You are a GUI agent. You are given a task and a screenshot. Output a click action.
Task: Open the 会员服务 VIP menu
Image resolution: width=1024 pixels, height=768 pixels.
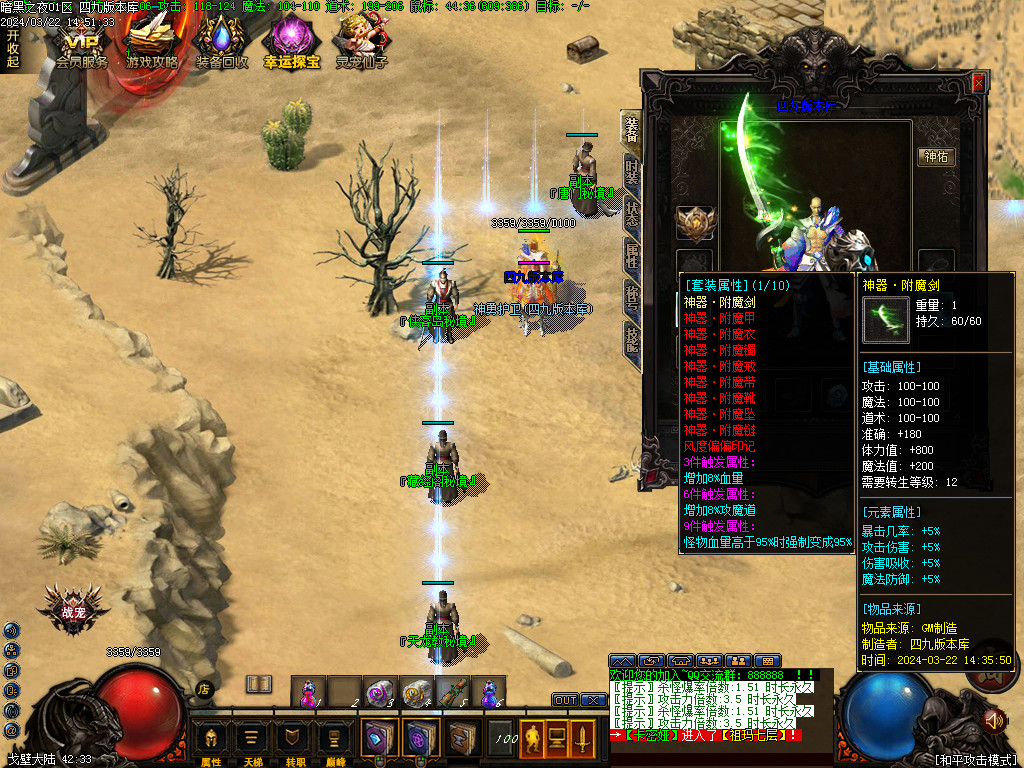click(82, 45)
